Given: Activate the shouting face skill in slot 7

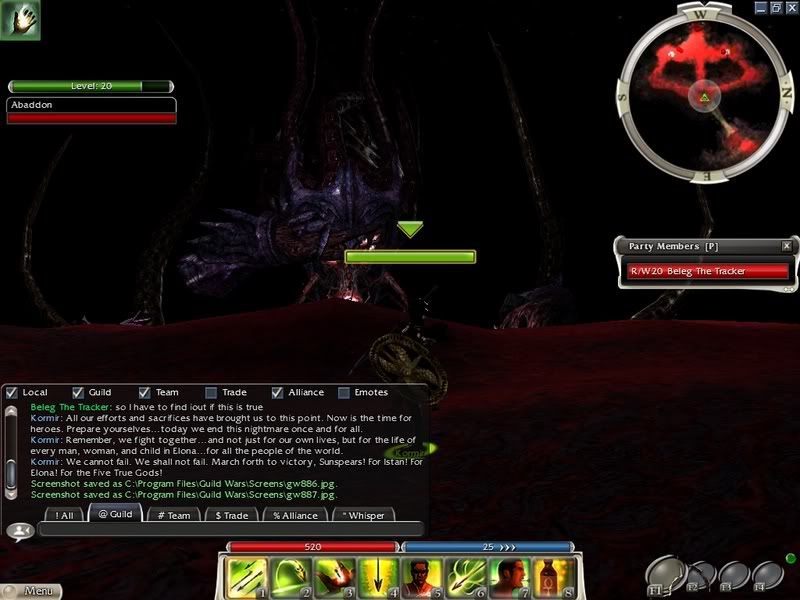Looking at the screenshot, I should pyautogui.click(x=509, y=577).
